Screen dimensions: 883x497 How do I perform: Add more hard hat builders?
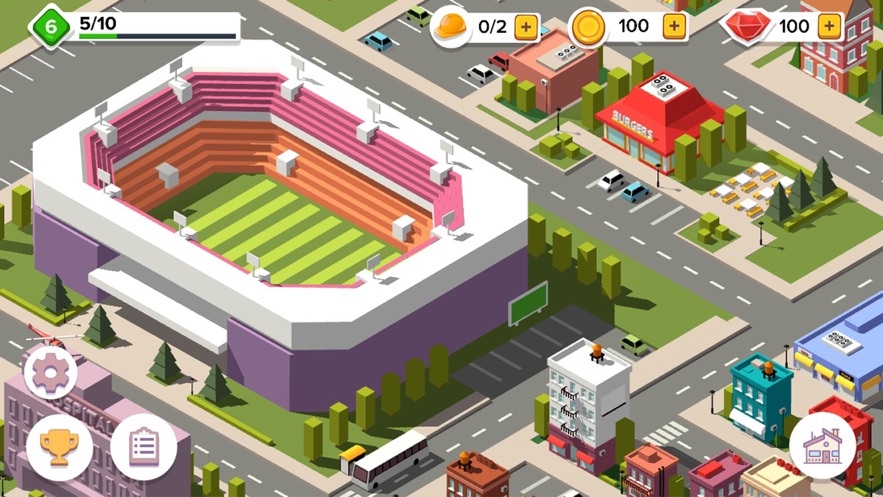click(526, 27)
